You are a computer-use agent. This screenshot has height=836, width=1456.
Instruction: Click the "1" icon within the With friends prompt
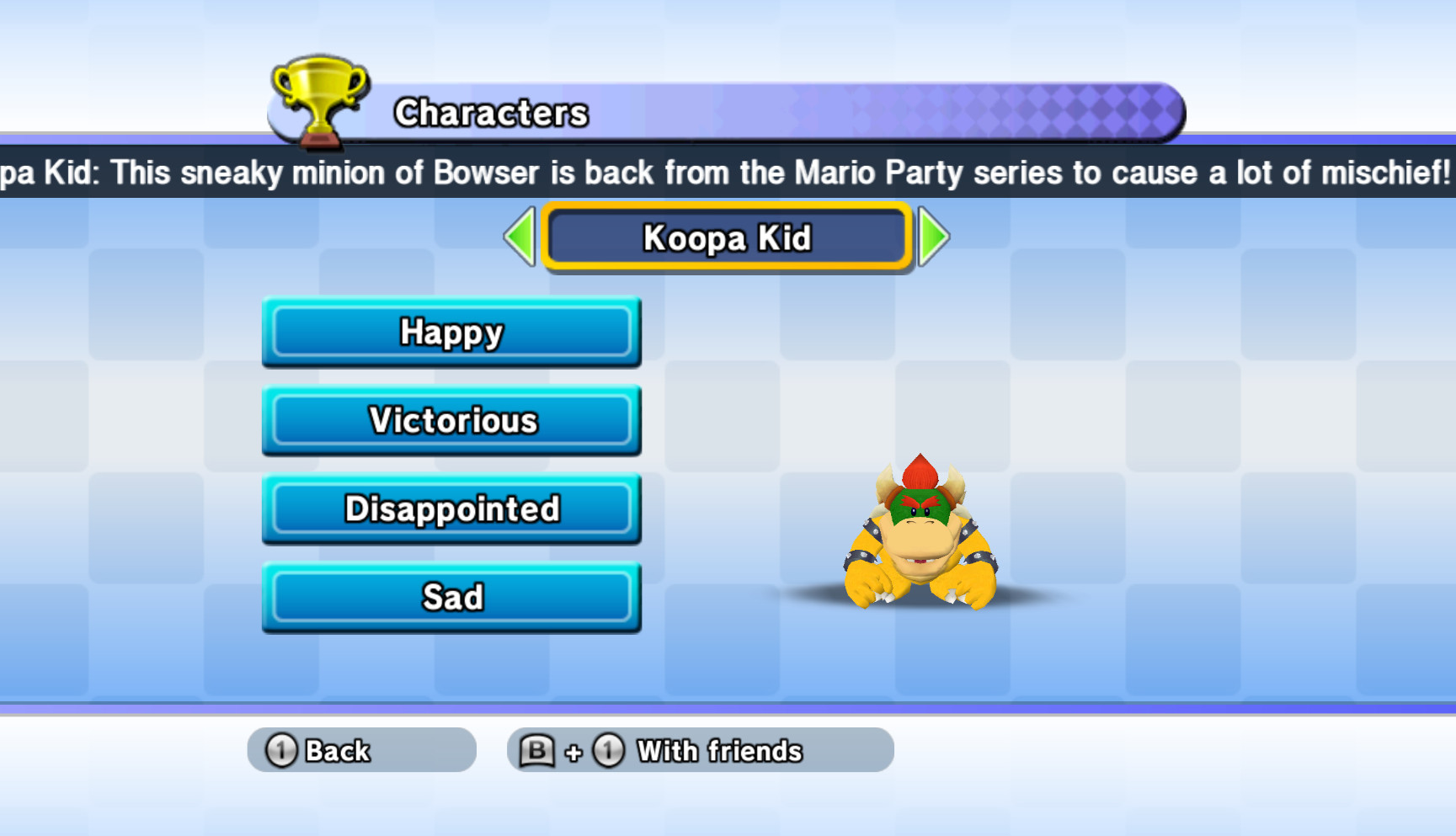point(609,749)
